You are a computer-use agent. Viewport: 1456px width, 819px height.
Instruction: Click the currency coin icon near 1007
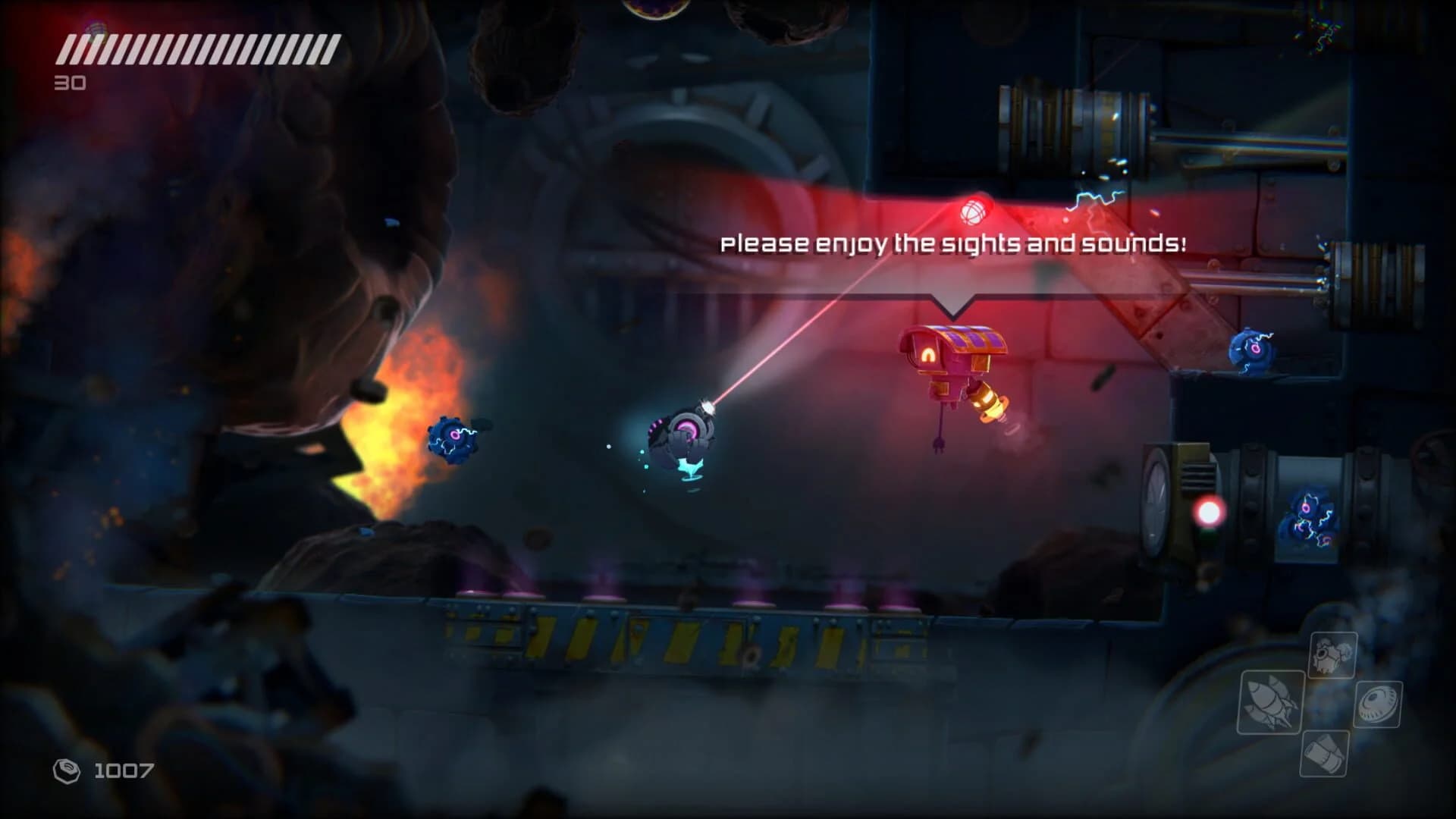click(64, 772)
